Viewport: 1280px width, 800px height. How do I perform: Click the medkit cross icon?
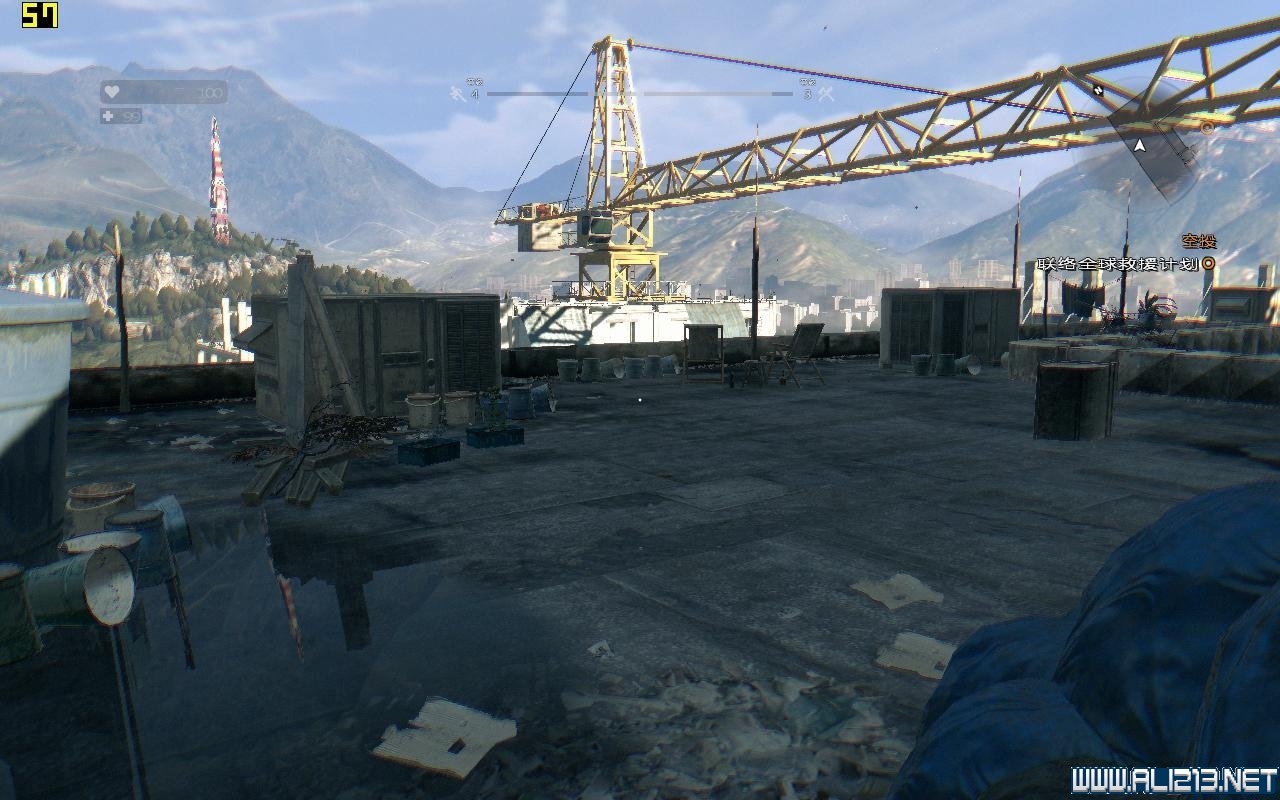pos(109,116)
